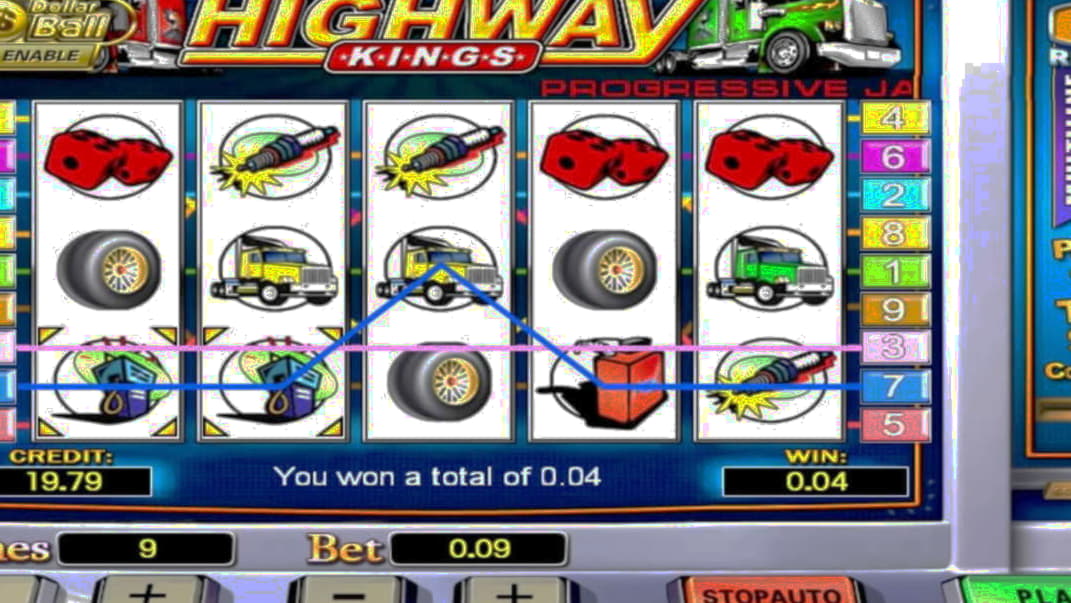Viewport: 1071px width, 603px height.
Task: Activate payline number 8 marker
Action: click(x=894, y=233)
